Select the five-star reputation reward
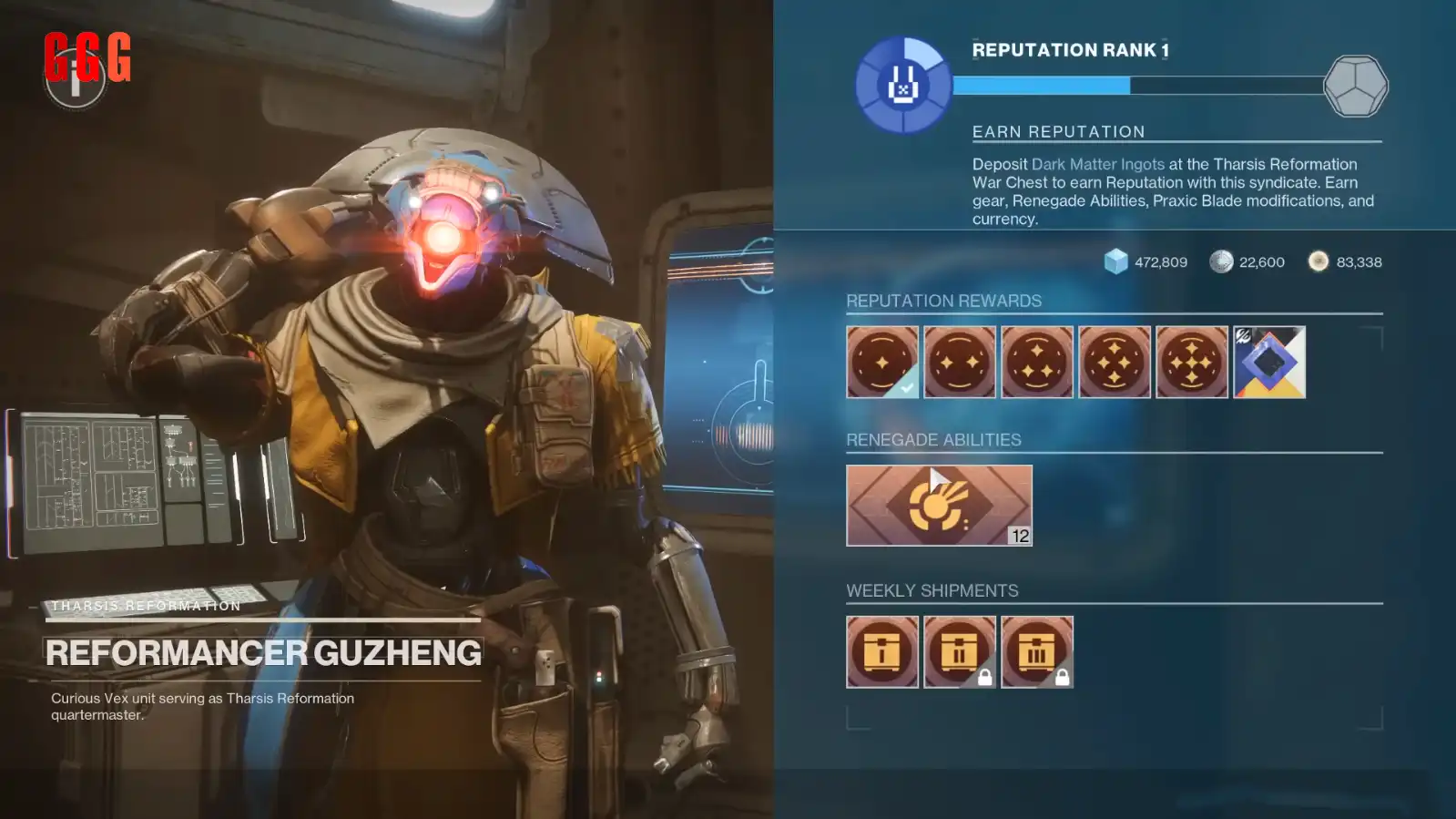This screenshot has height=819, width=1456. click(1191, 362)
